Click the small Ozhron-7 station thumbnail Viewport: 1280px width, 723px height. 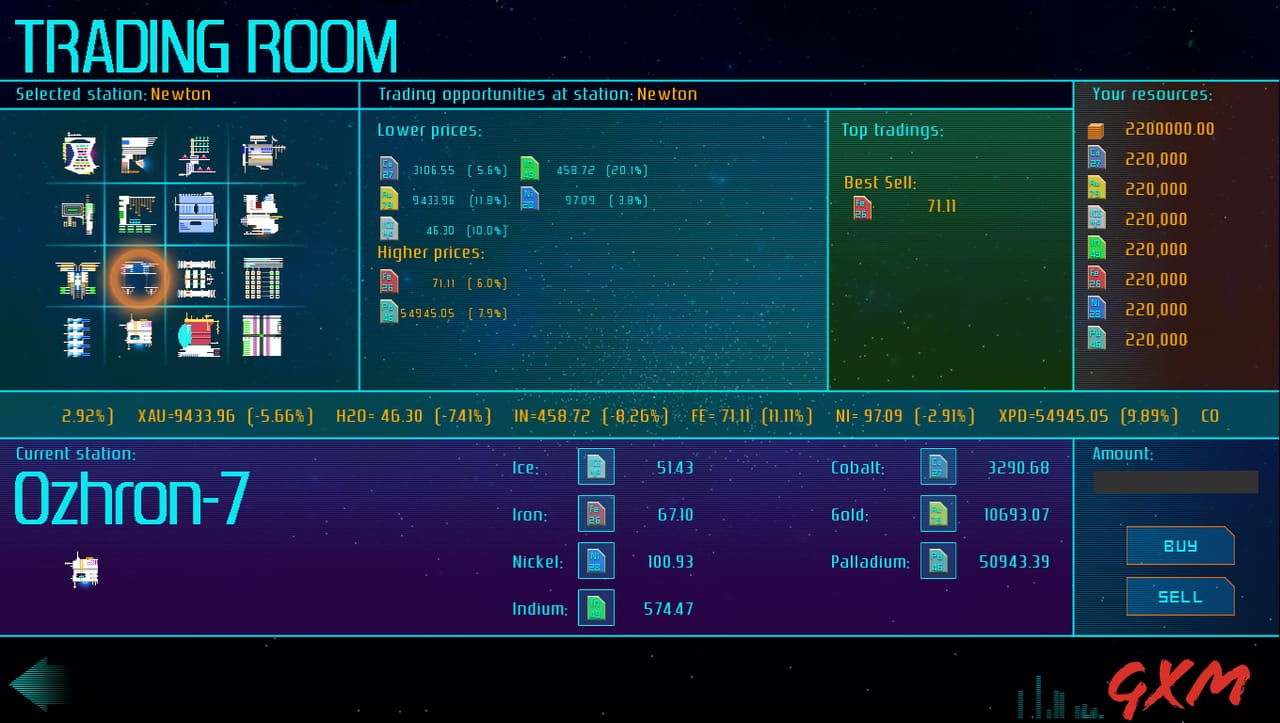84,568
